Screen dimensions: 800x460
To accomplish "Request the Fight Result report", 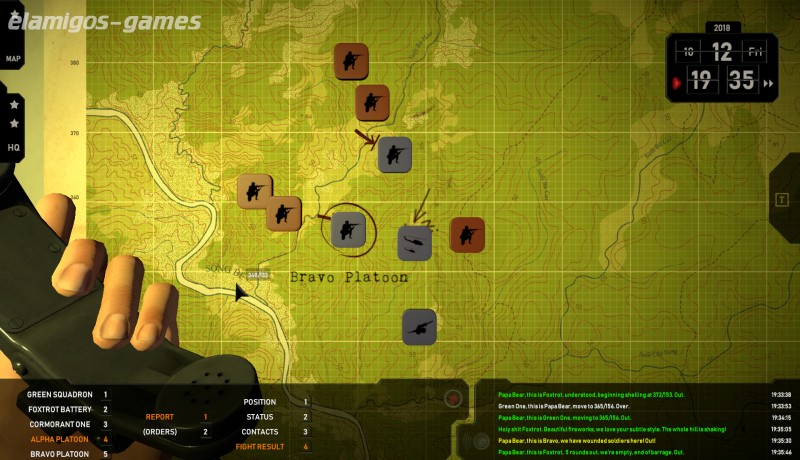I will tap(259, 447).
